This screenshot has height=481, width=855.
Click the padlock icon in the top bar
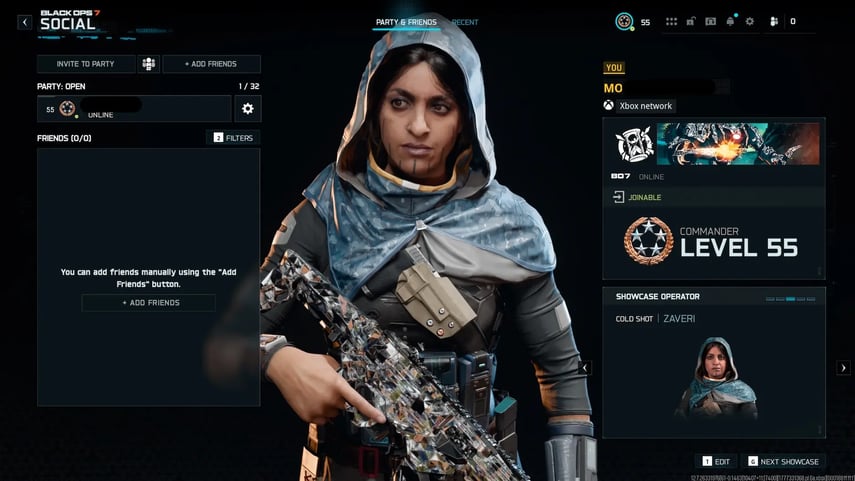click(691, 21)
